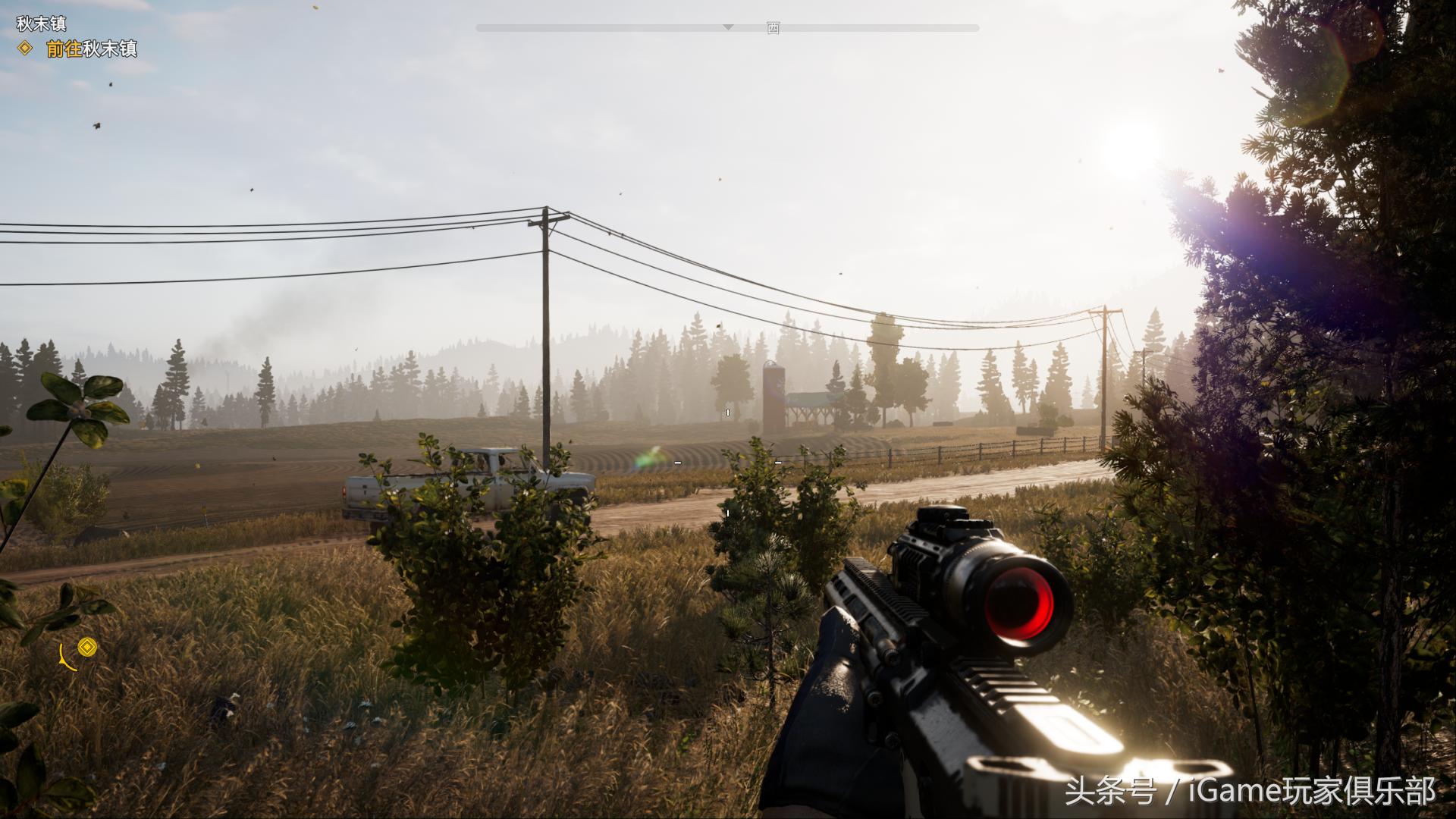Click the compass bar's 西 marker
The height and width of the screenshot is (819, 1456).
coord(773,29)
